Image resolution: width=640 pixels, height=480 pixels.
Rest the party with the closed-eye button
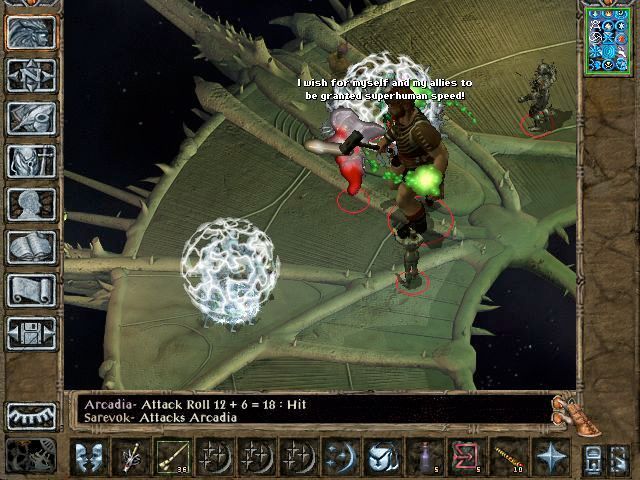(31, 415)
